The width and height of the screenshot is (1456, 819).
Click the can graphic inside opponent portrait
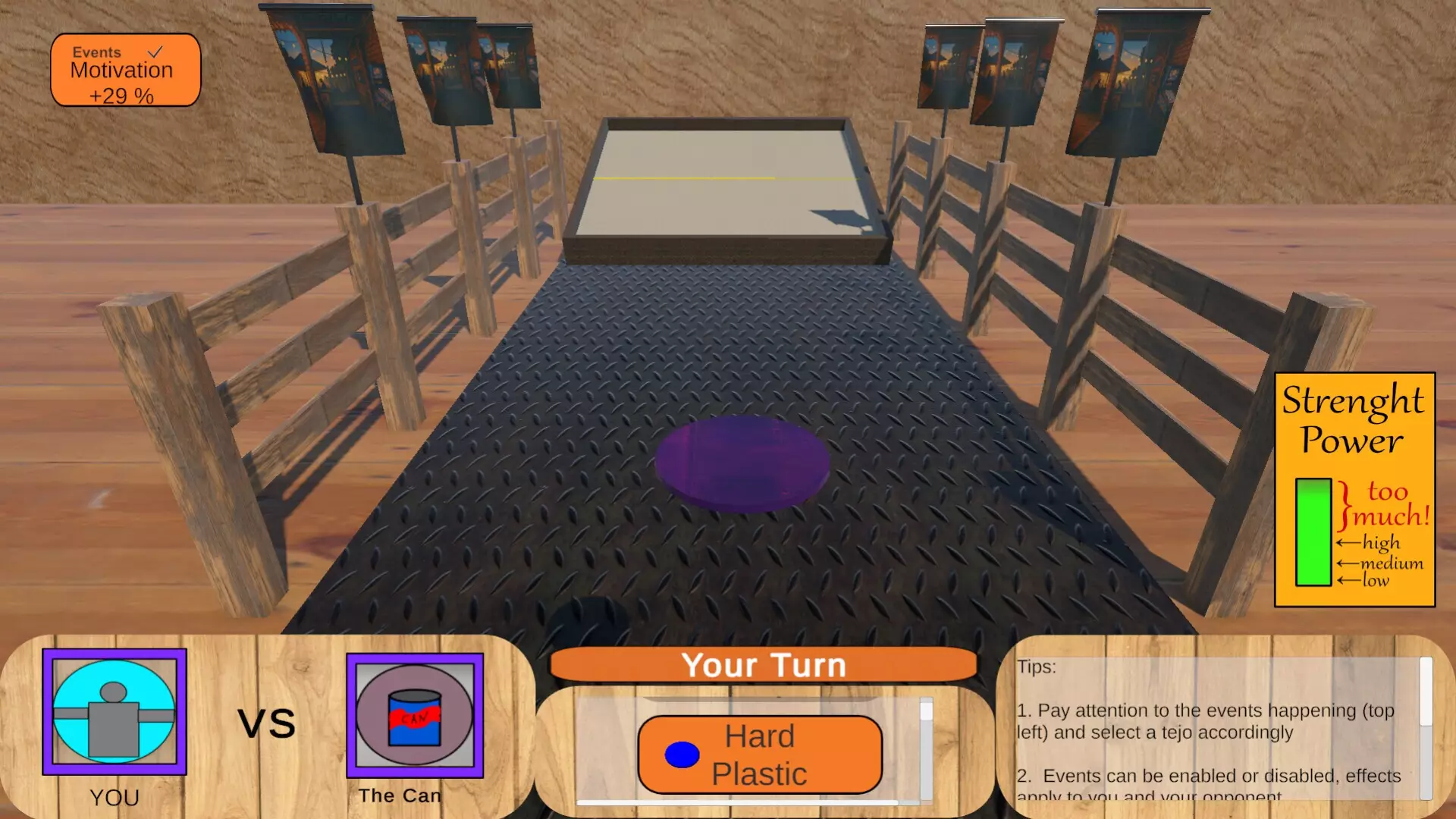414,717
